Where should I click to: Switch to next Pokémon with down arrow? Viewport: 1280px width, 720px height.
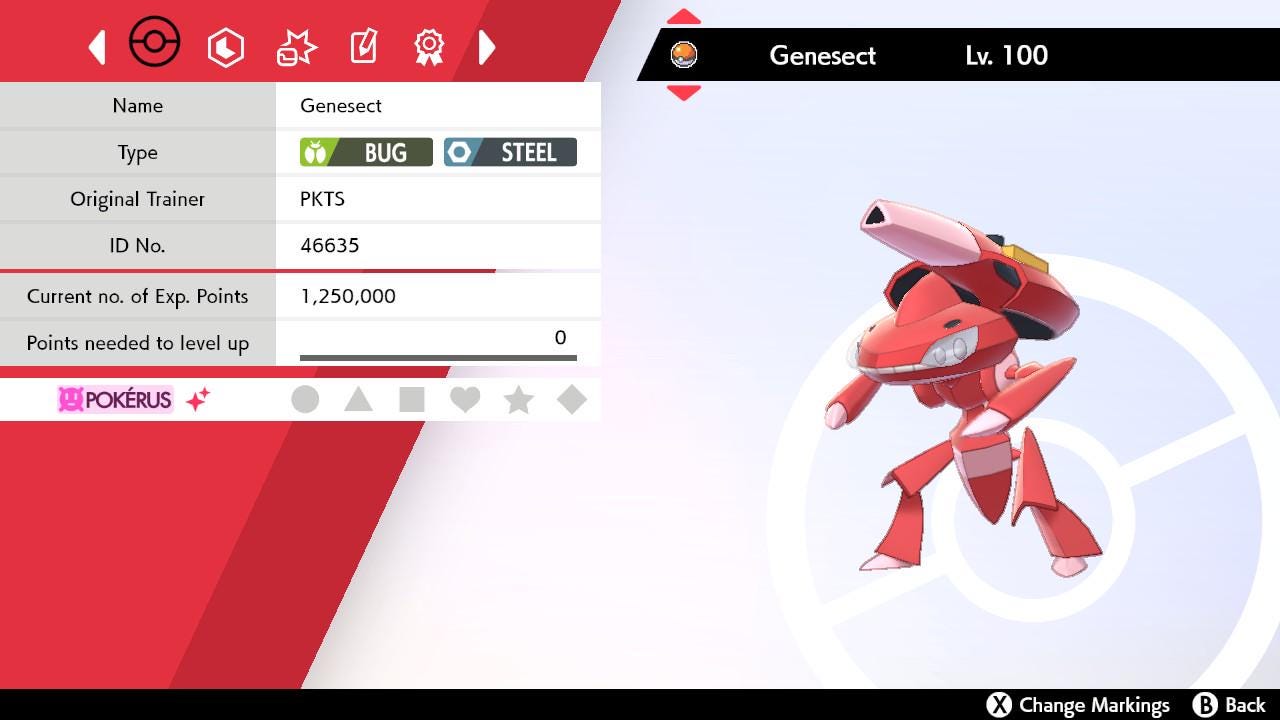point(683,93)
